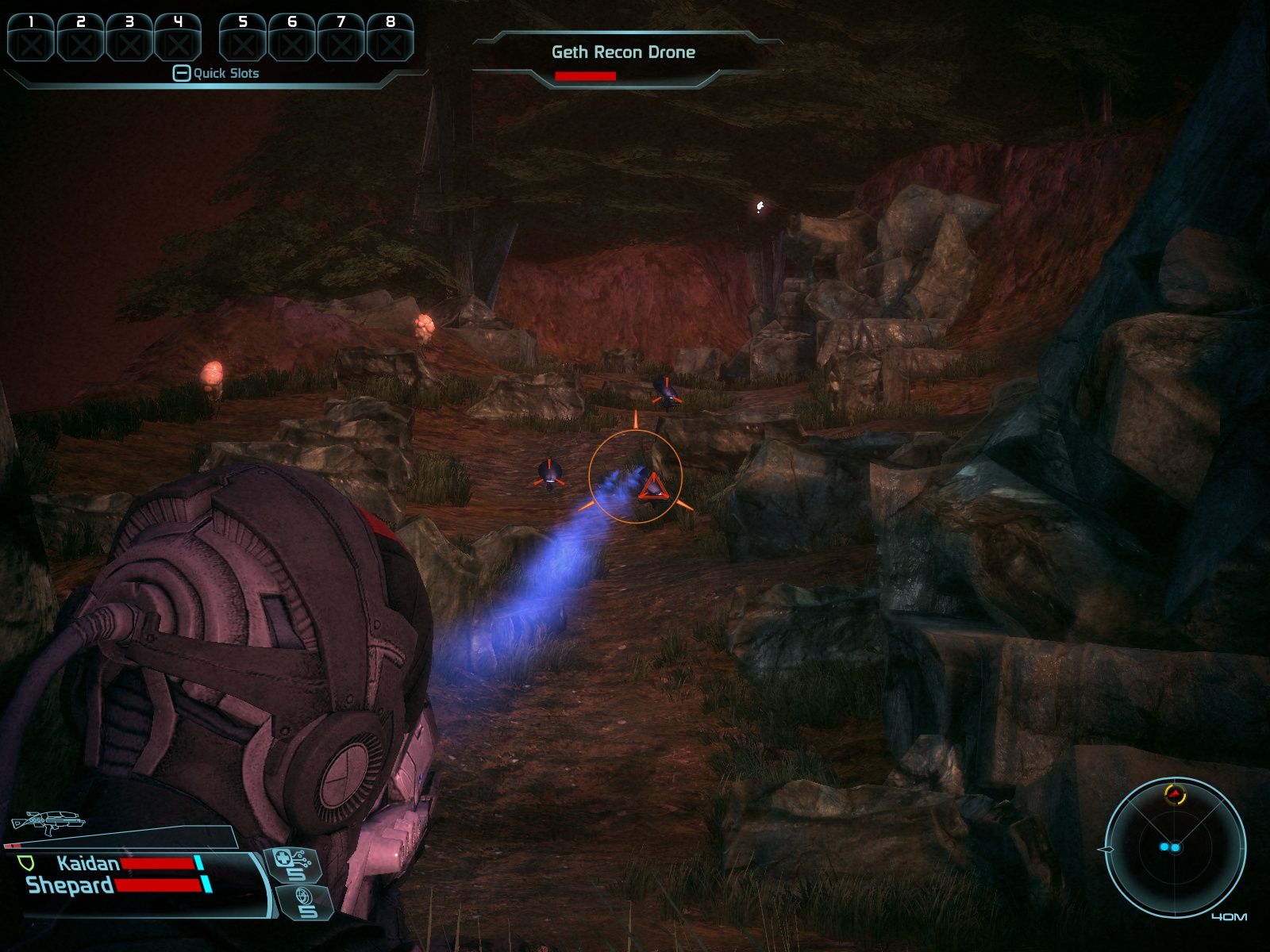Choose quick slot number 4
Screen dimensions: 1270x952
coord(178,38)
